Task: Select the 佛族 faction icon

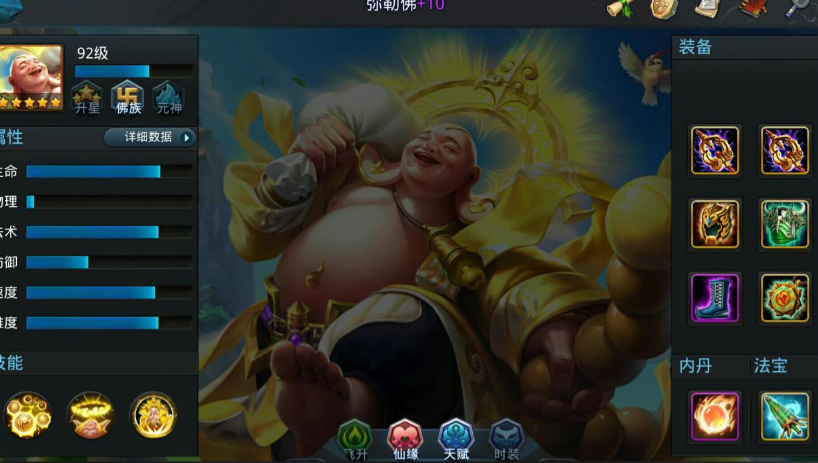Action: coord(127,97)
